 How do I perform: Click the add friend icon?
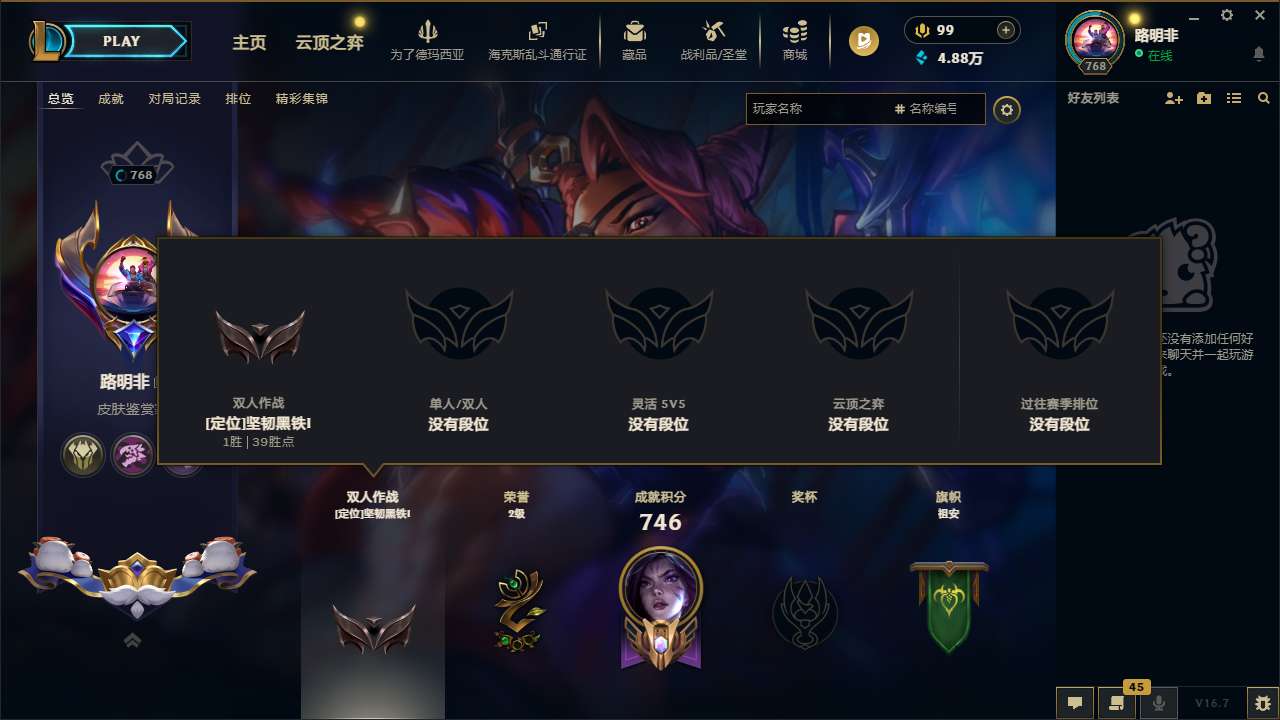(1172, 98)
